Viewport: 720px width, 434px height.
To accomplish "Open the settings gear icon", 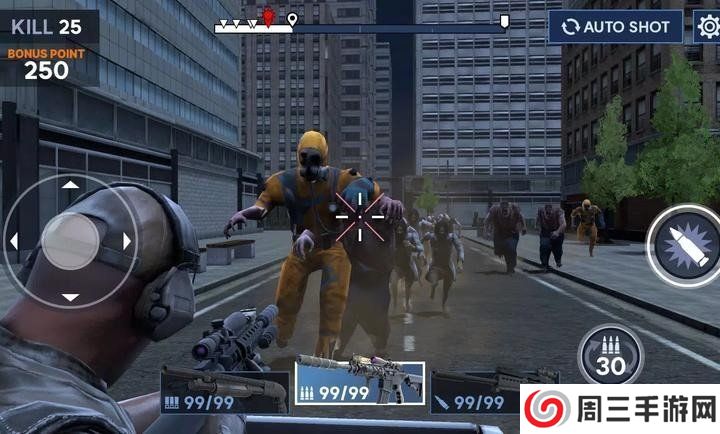I will pyautogui.click(x=706, y=27).
